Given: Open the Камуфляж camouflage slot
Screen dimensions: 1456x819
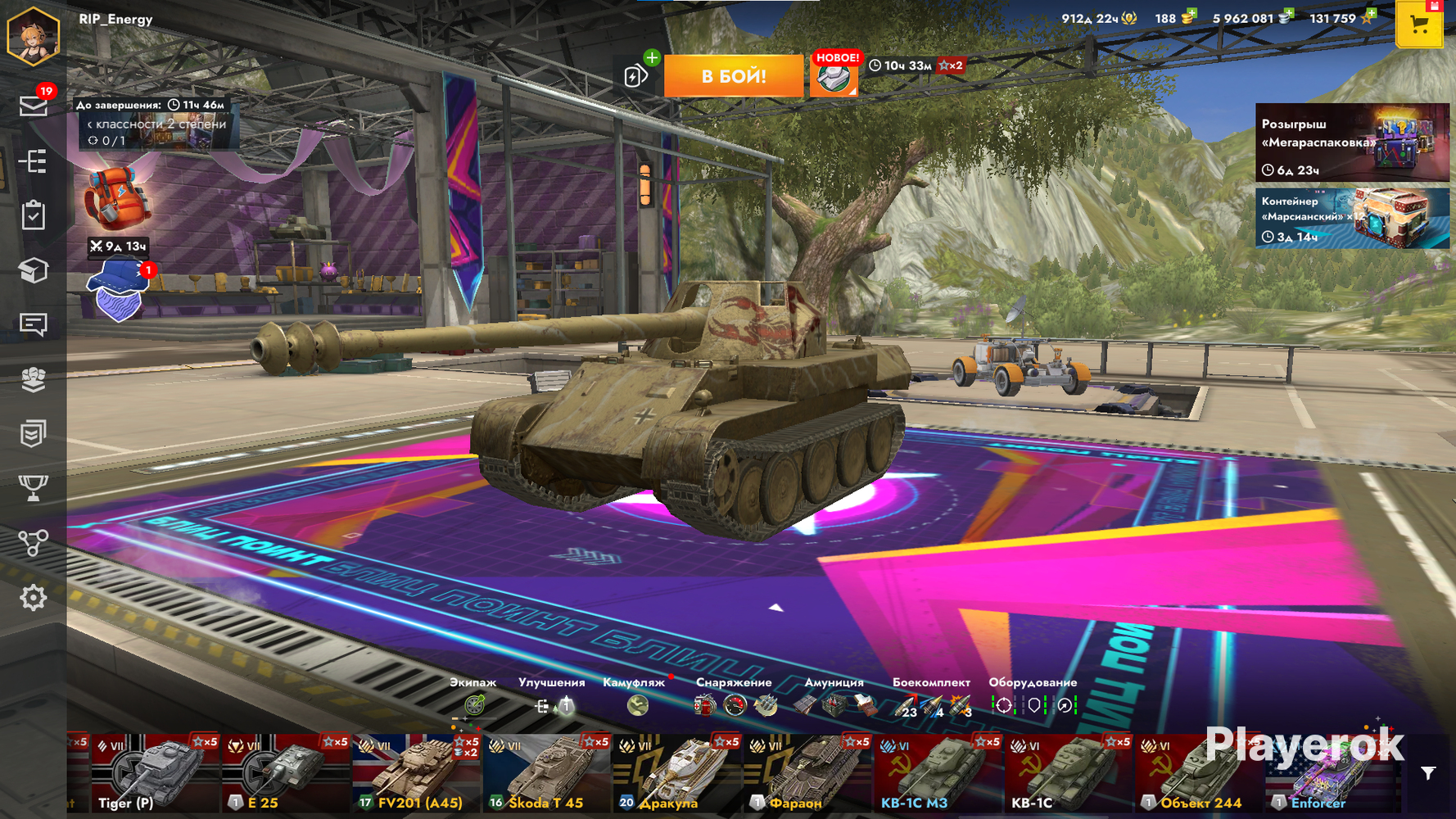Looking at the screenshot, I should [637, 704].
